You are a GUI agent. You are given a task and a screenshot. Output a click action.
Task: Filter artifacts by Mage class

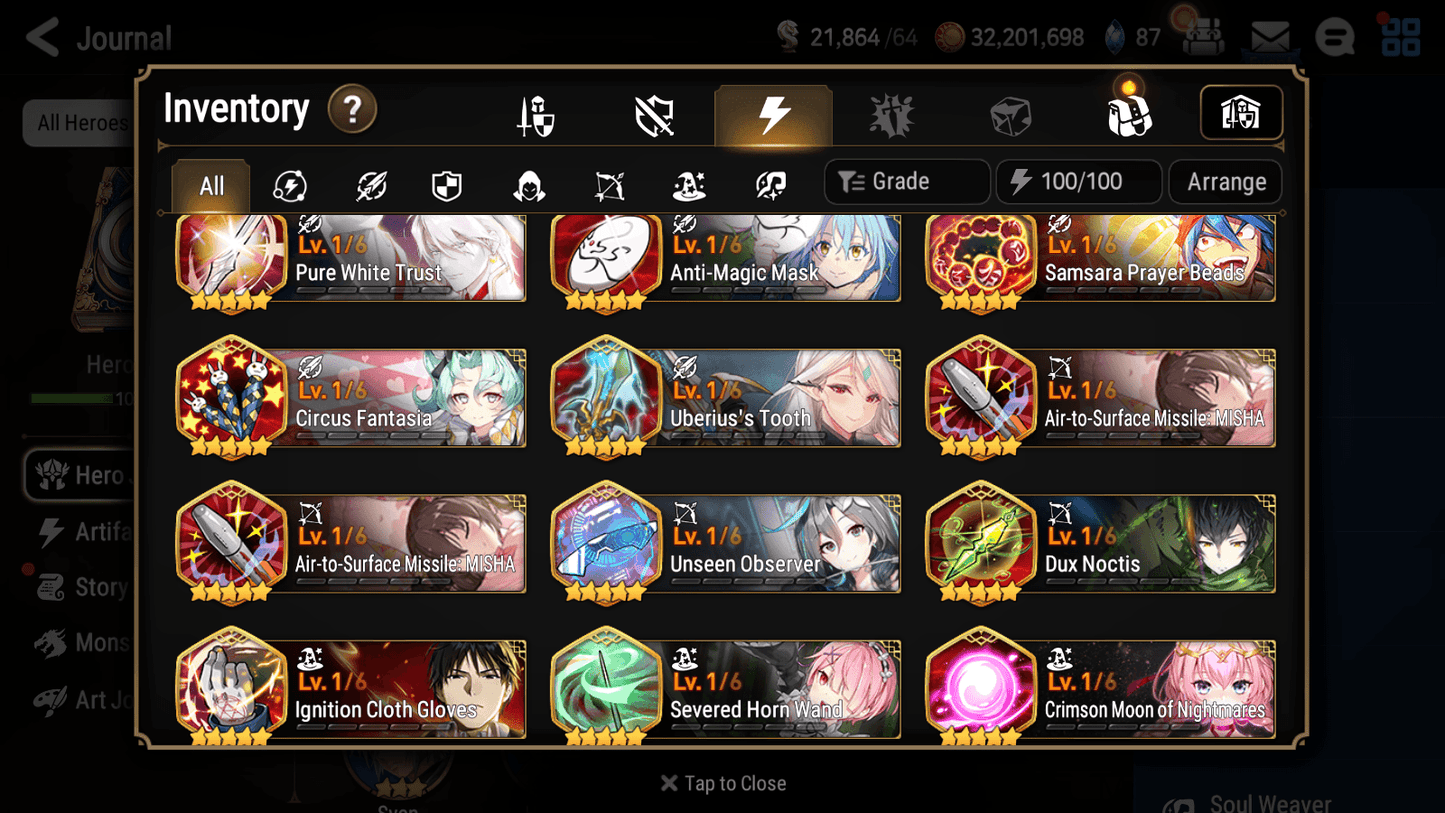688,182
